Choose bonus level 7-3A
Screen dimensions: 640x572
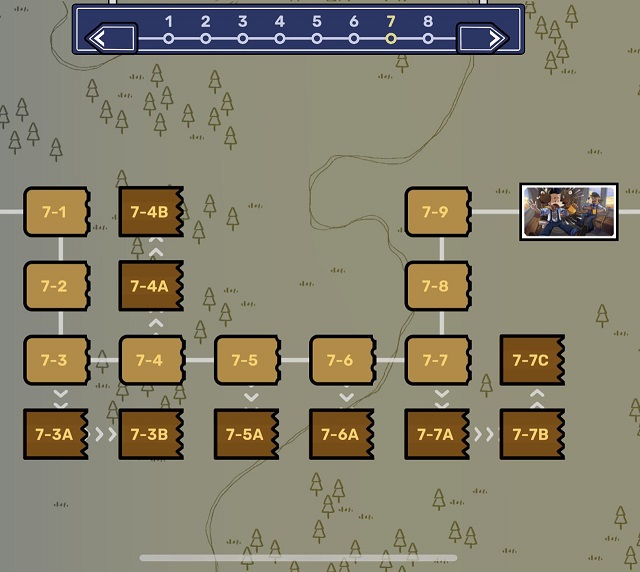tap(56, 434)
